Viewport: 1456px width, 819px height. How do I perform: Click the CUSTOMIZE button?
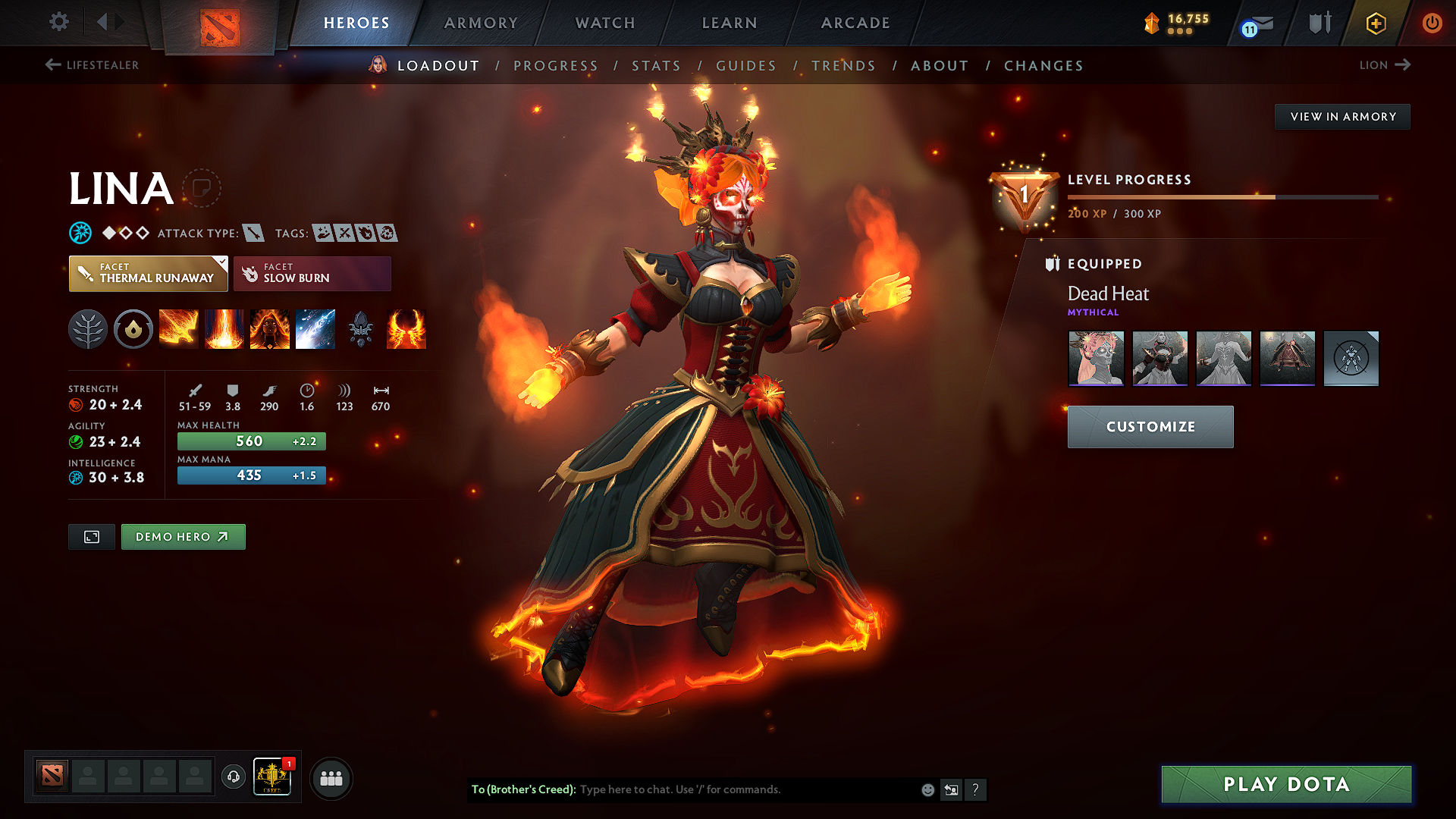pos(1150,426)
